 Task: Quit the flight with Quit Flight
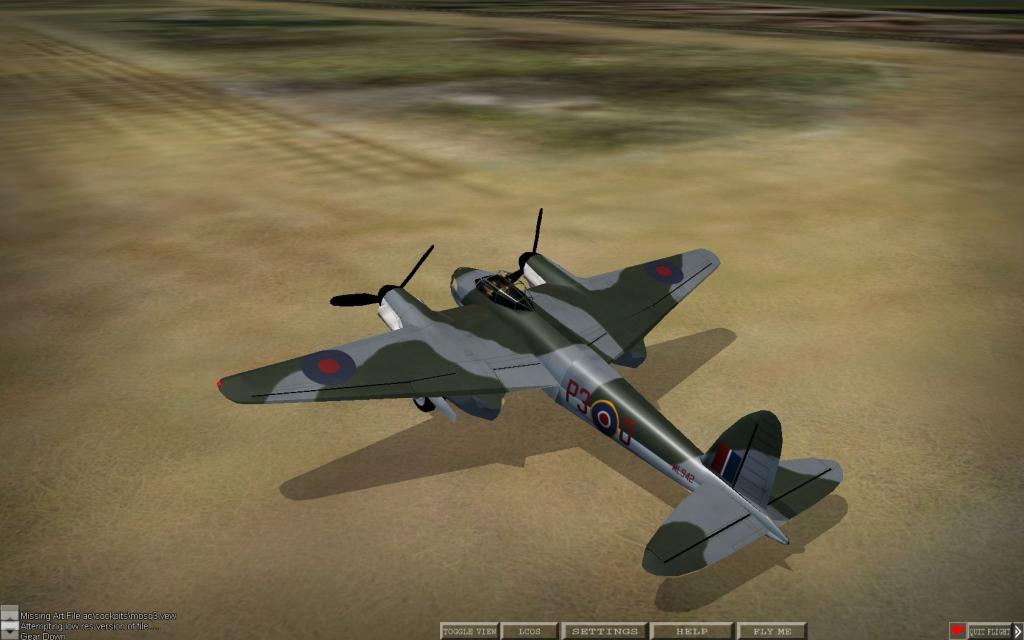tap(989, 631)
